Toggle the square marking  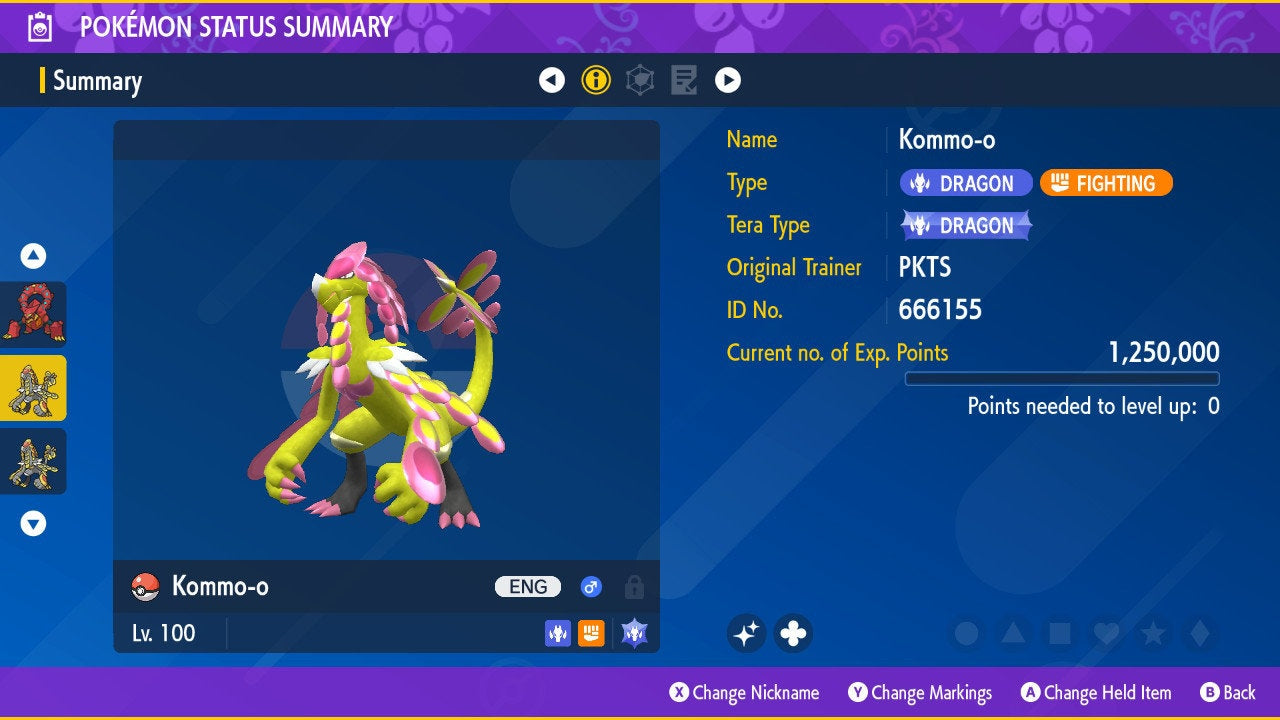coord(1059,633)
